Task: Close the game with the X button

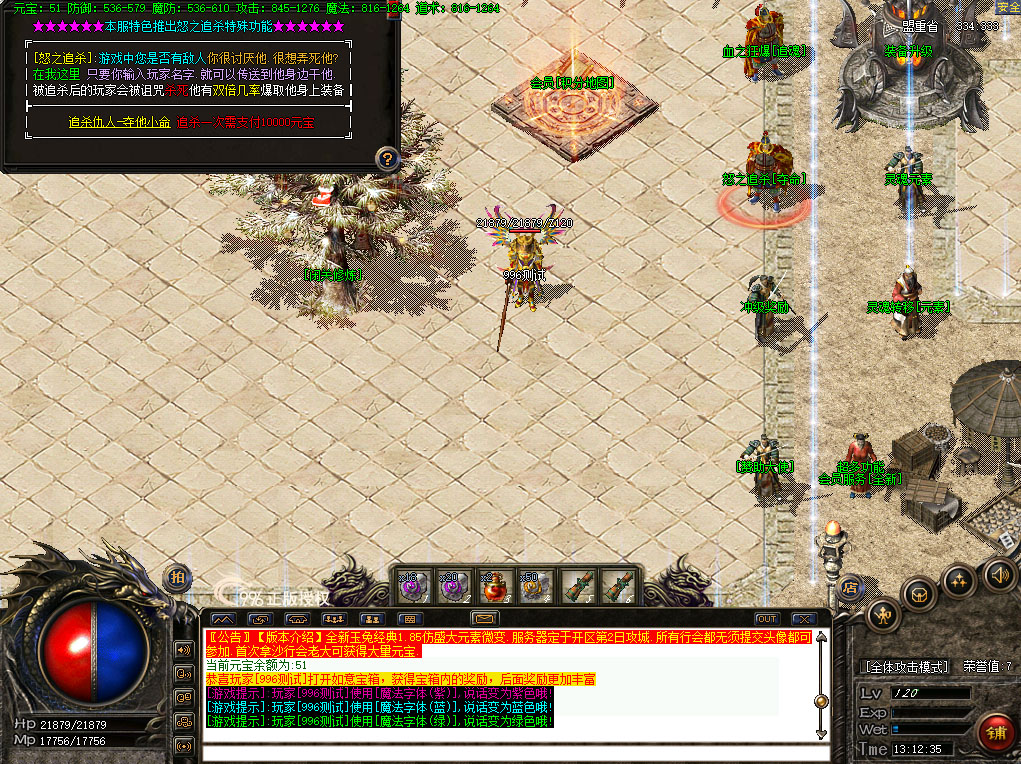Action: [x=802, y=619]
